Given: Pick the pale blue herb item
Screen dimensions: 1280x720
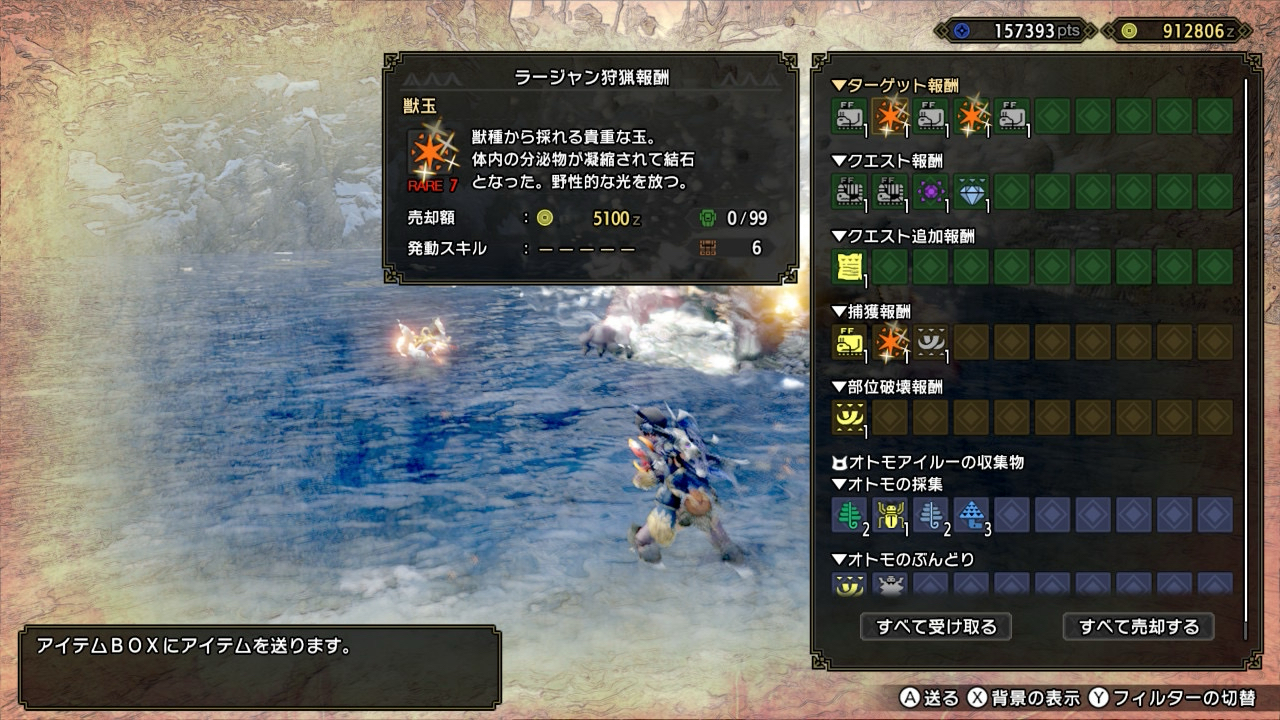Looking at the screenshot, I should [x=931, y=514].
